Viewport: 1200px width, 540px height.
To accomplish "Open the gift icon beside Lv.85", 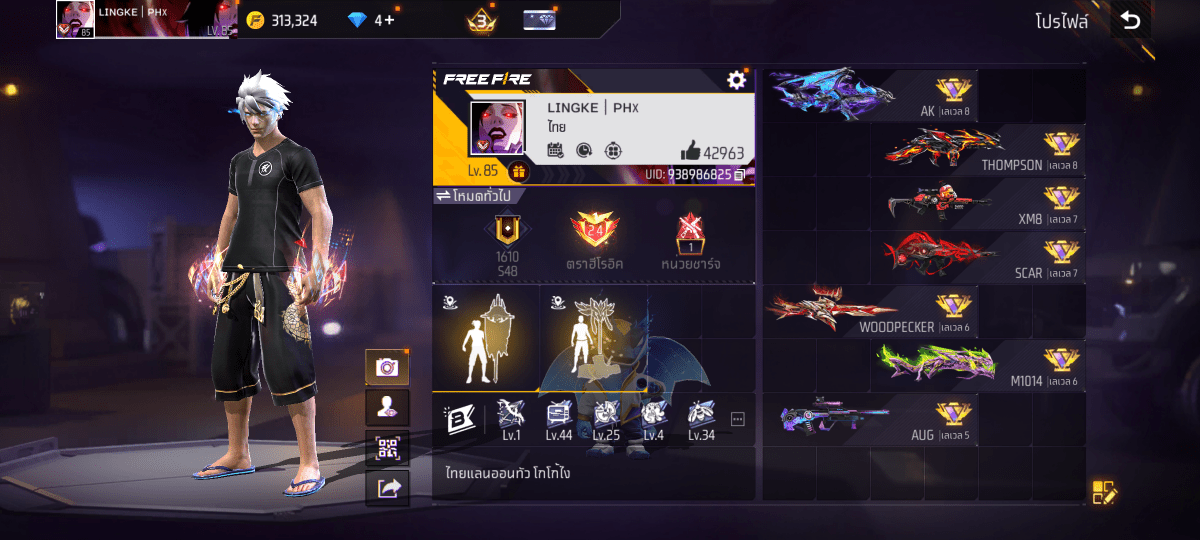I will [x=518, y=171].
